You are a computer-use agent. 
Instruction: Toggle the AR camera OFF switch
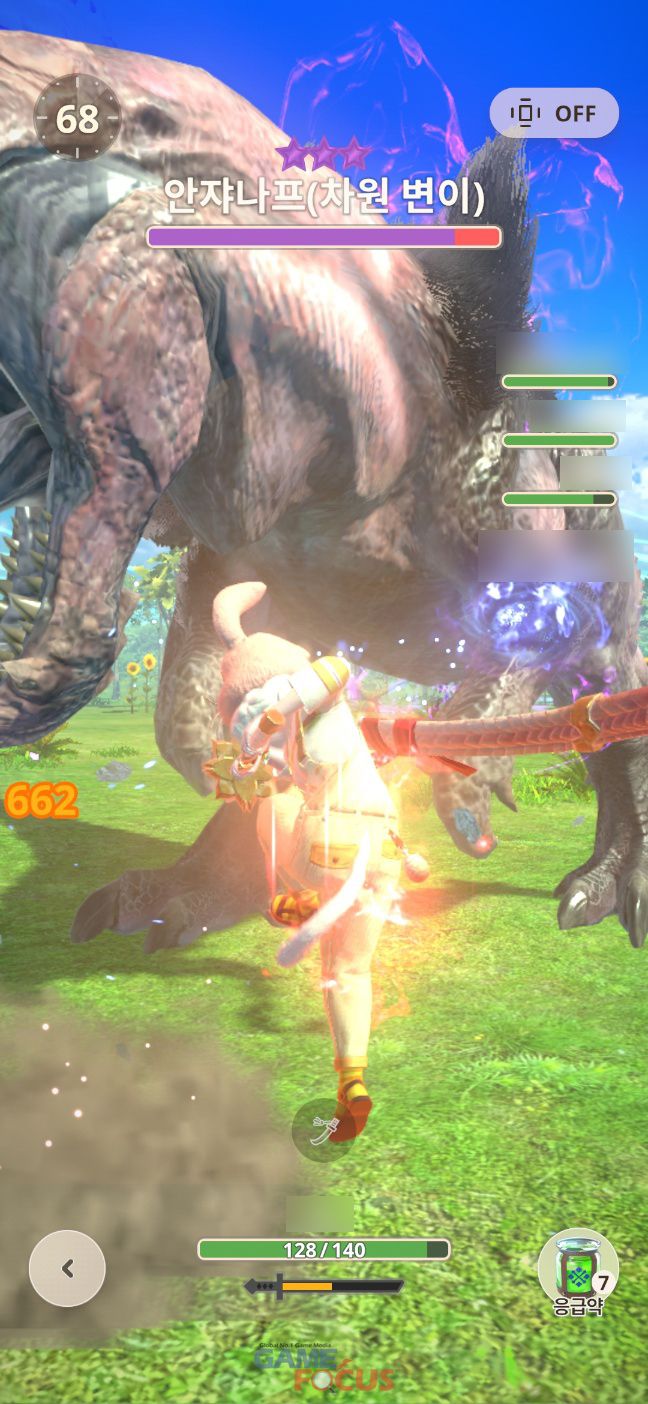[553, 113]
